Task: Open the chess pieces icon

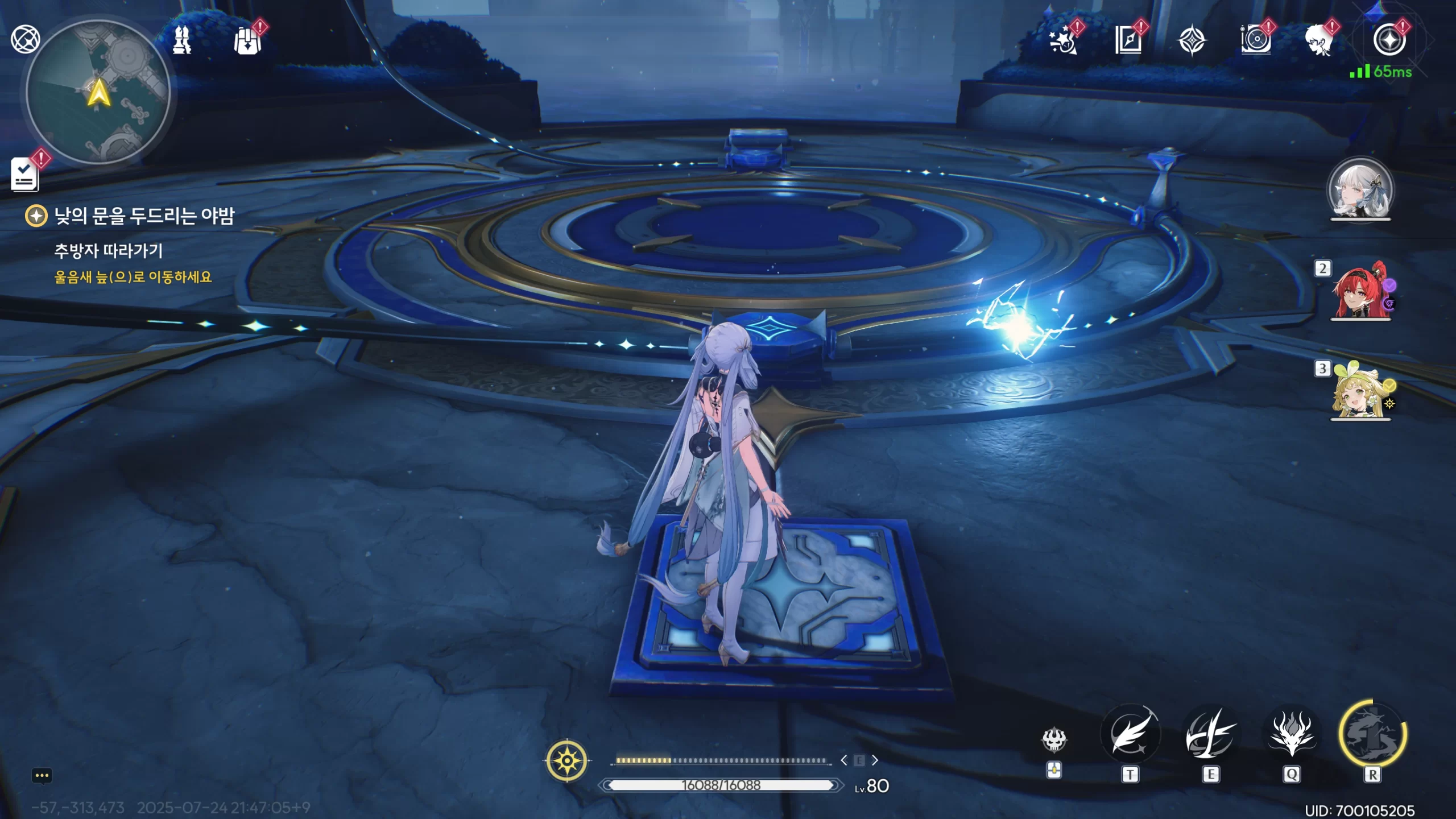Action: tap(182, 40)
